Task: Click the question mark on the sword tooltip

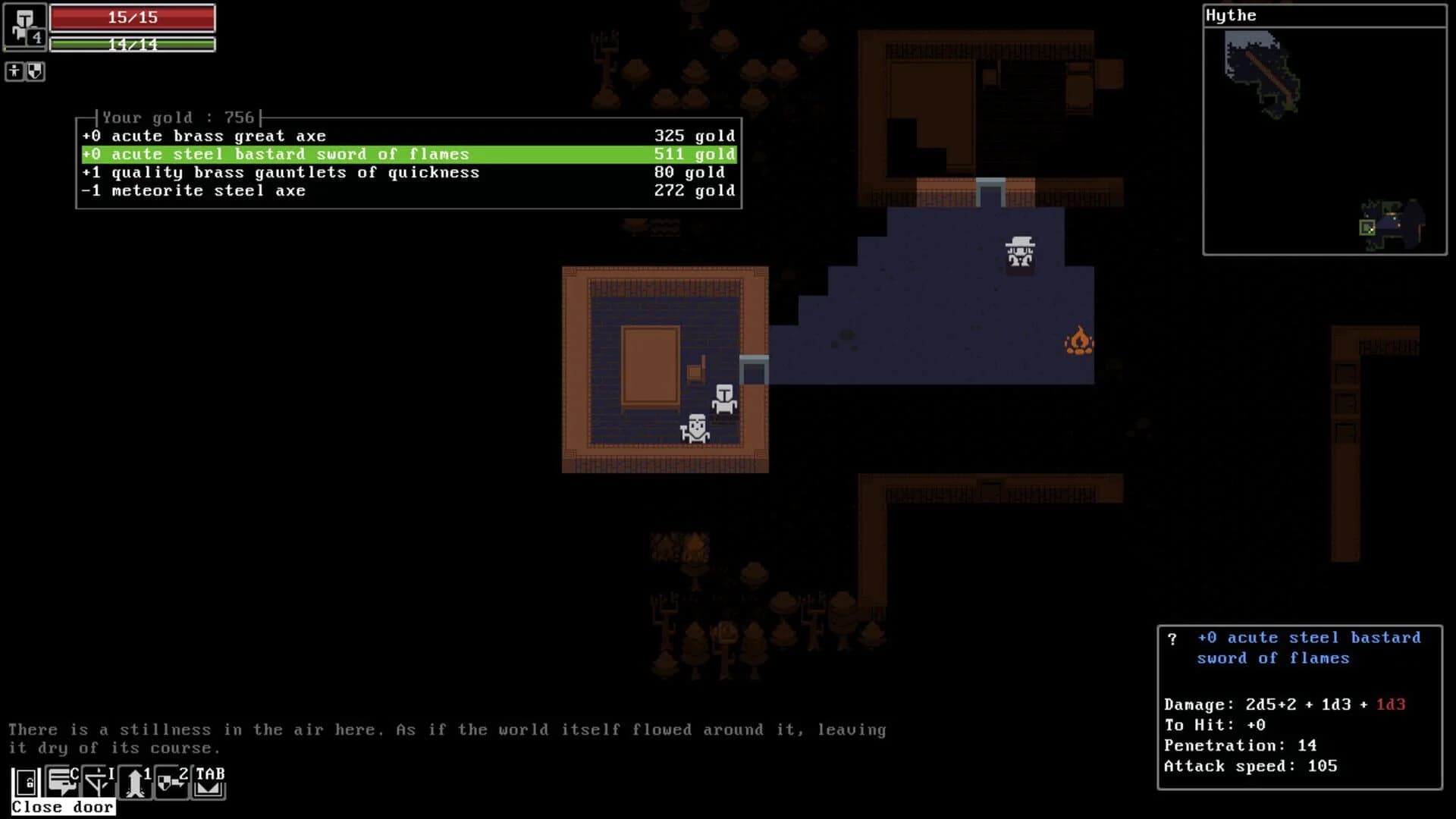Action: click(1174, 639)
